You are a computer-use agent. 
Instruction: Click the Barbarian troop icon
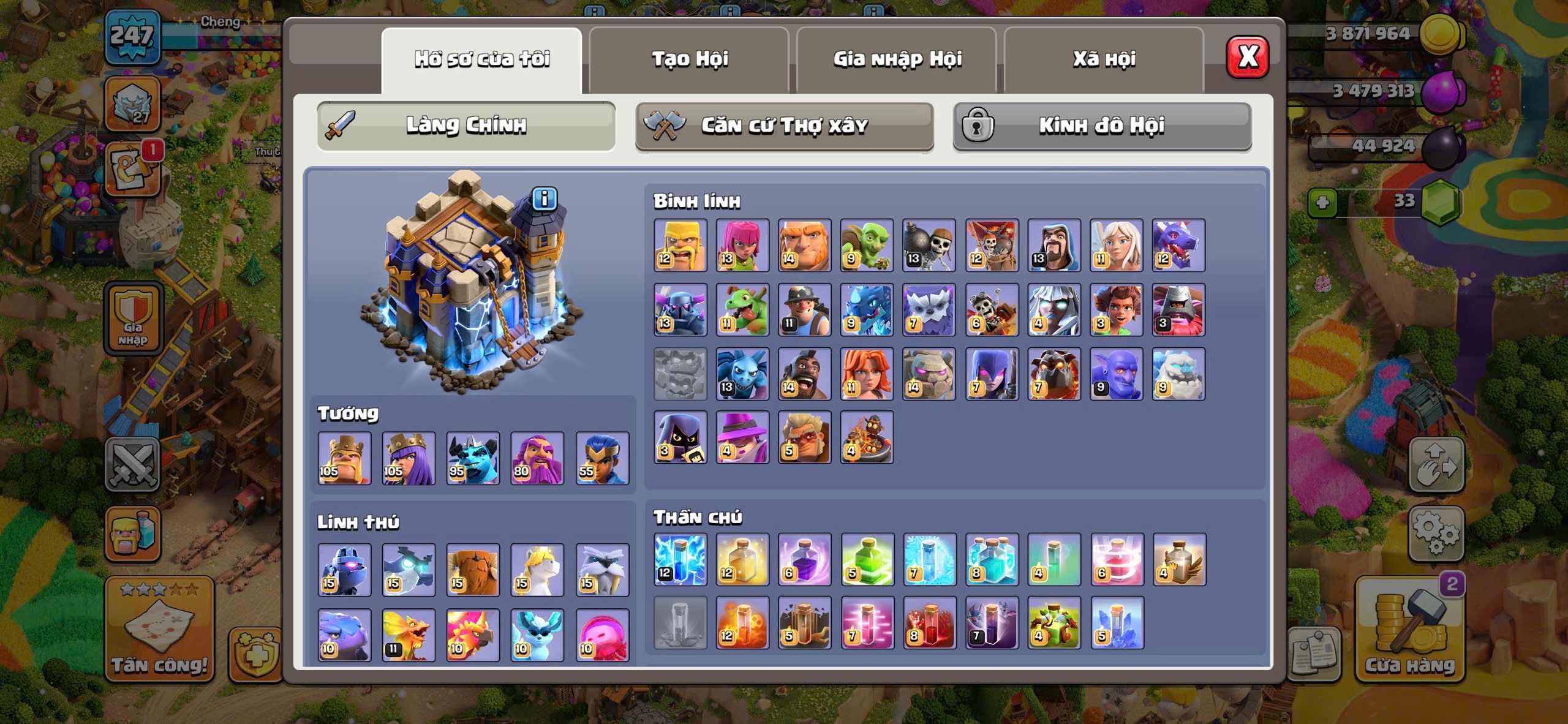[x=680, y=246]
